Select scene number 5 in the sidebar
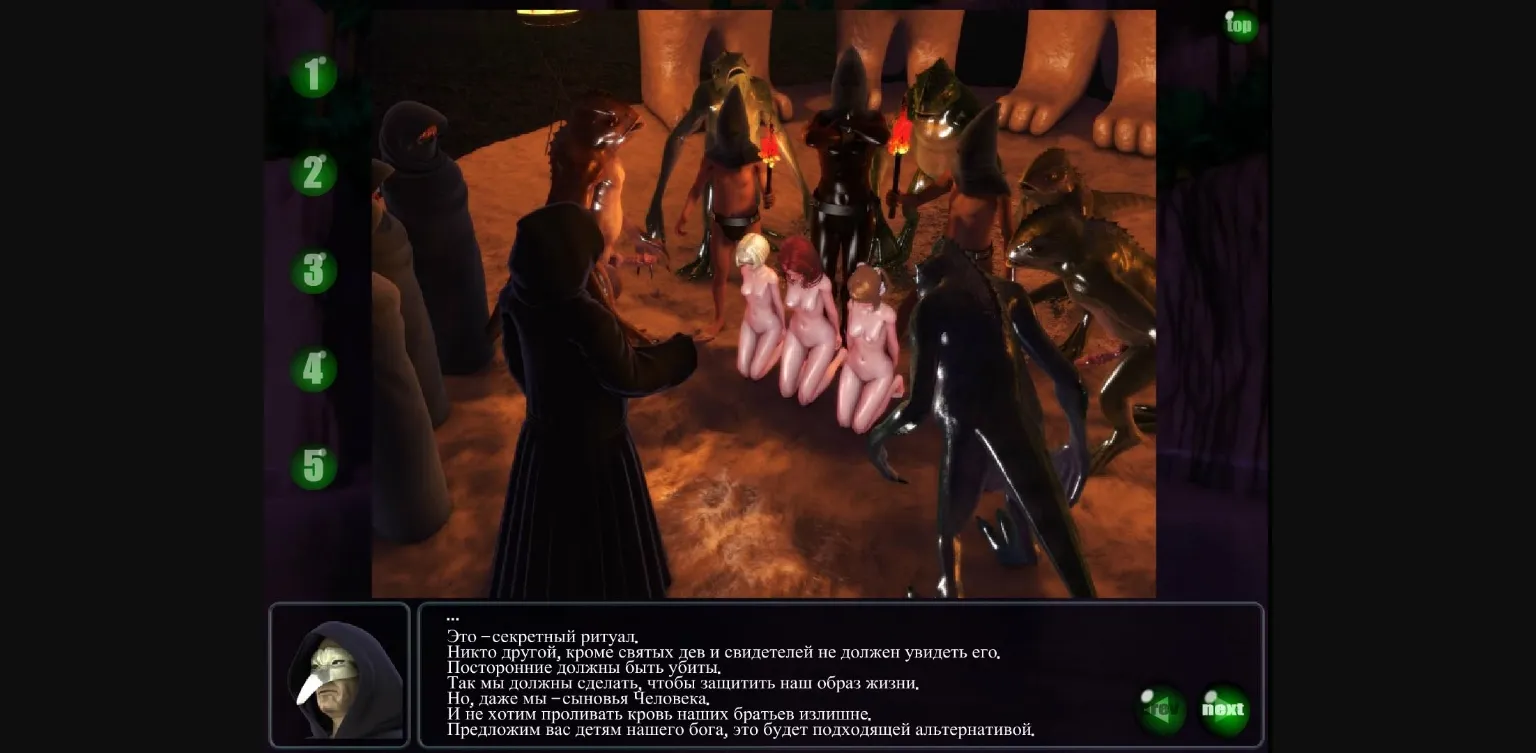 (313, 467)
